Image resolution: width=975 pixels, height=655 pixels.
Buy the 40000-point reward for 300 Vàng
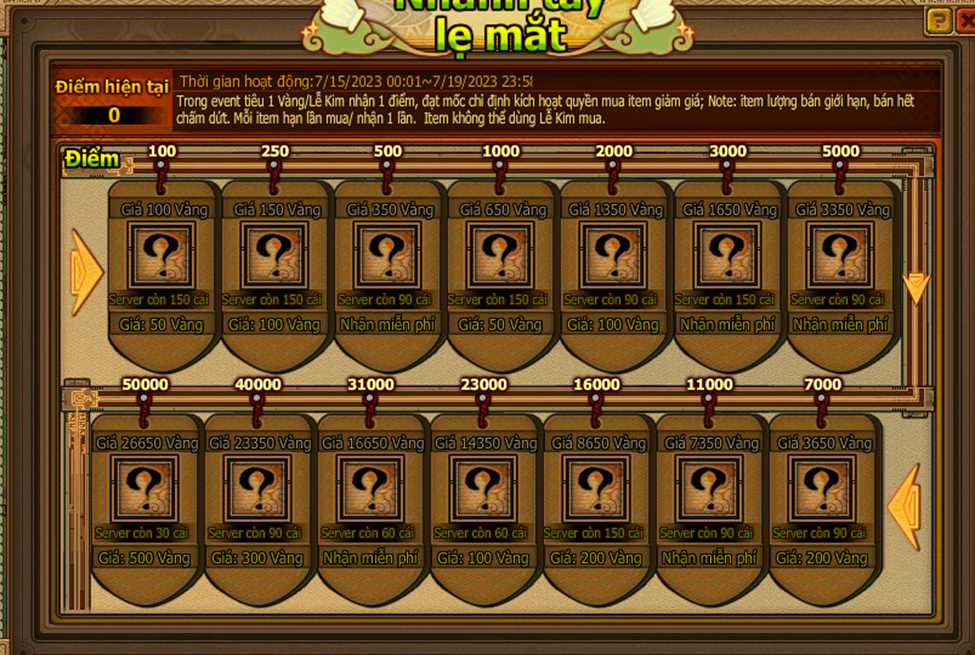tap(257, 558)
